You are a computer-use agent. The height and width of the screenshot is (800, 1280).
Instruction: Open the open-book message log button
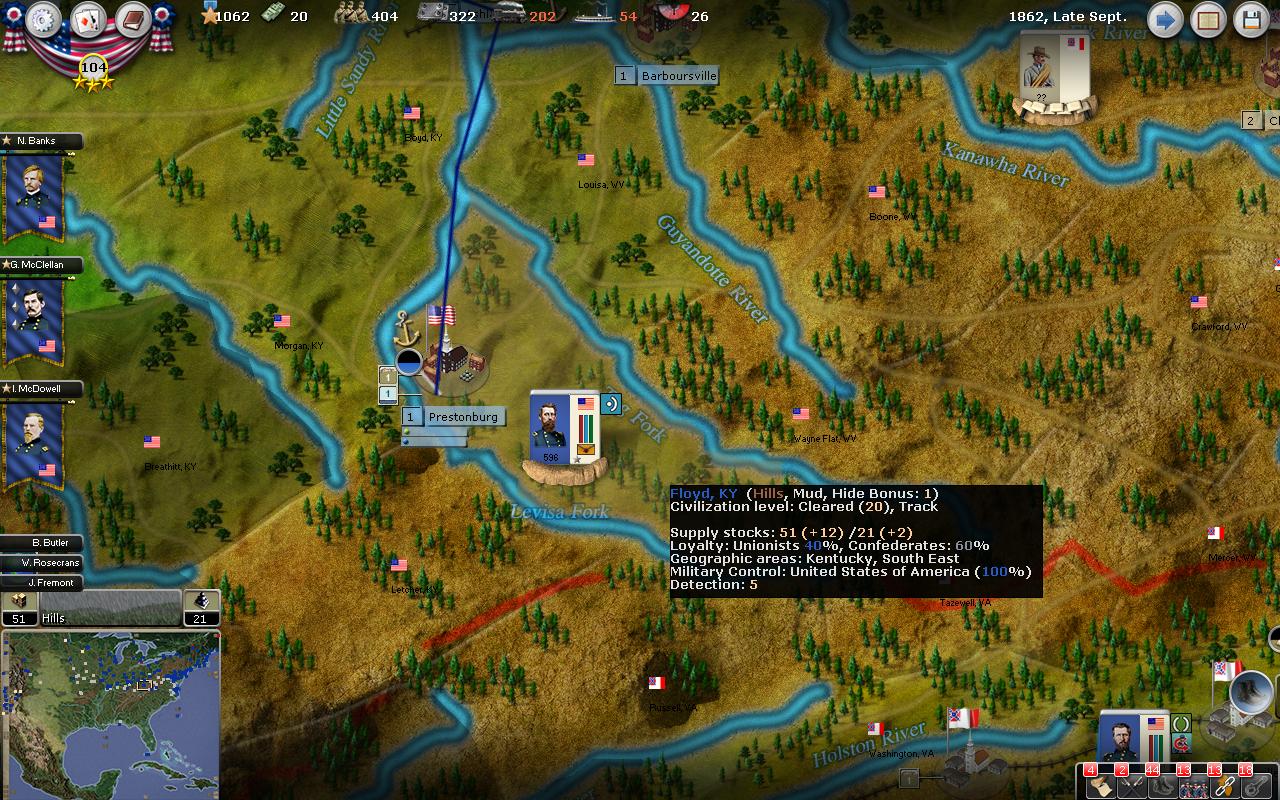[x=1208, y=19]
